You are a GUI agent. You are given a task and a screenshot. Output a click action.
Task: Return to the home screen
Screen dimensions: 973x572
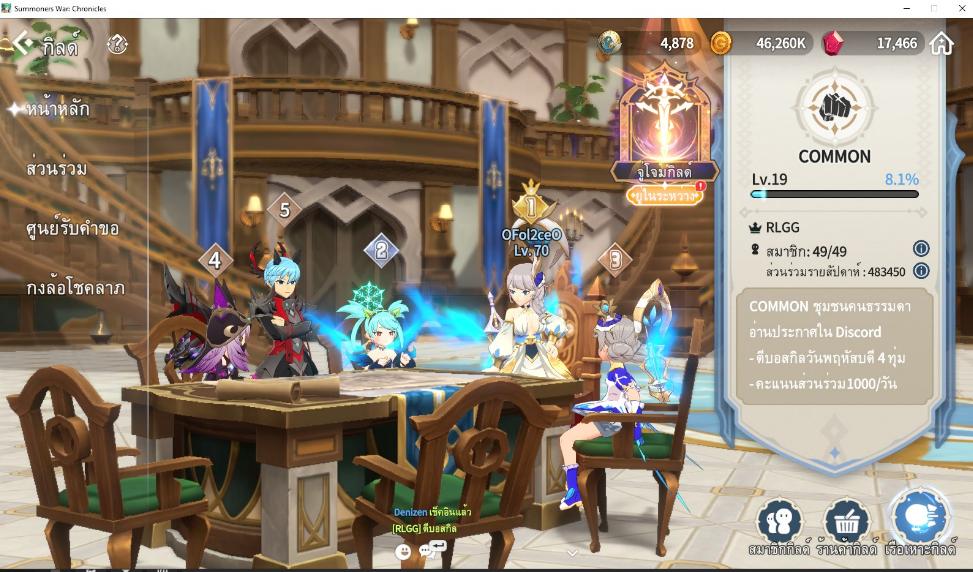point(941,43)
